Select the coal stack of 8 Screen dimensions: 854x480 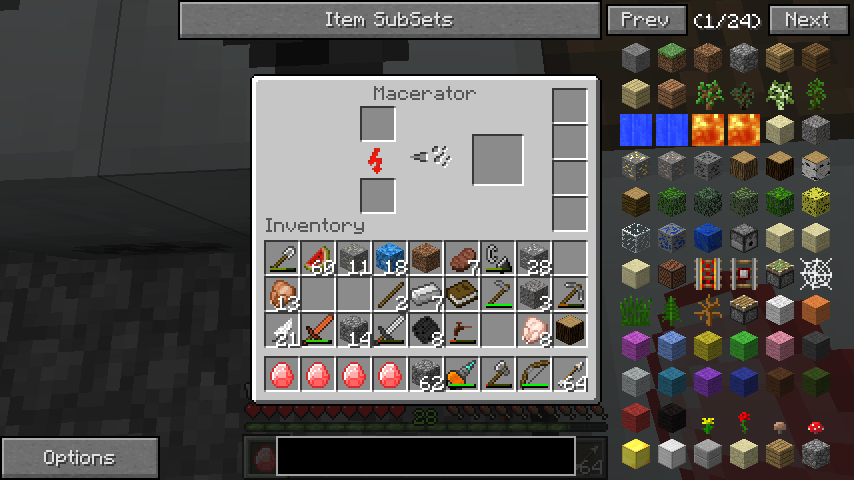pos(426,331)
